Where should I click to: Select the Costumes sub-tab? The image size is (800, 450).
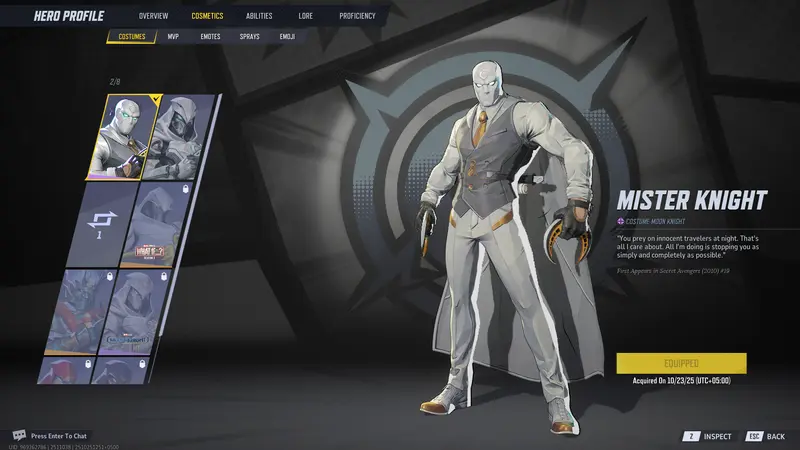coord(132,37)
